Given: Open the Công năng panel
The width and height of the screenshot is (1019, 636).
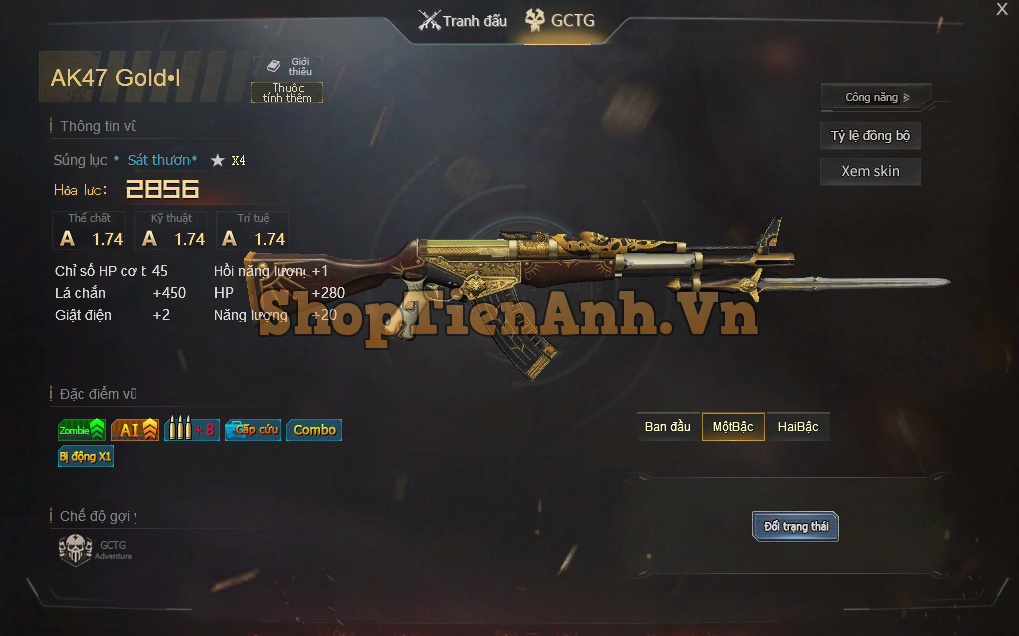Looking at the screenshot, I should [x=876, y=97].
